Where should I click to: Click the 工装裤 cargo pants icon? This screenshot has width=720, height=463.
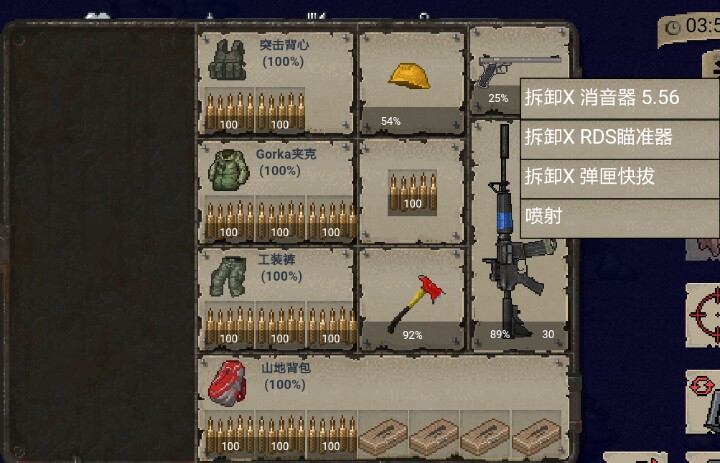[226, 275]
